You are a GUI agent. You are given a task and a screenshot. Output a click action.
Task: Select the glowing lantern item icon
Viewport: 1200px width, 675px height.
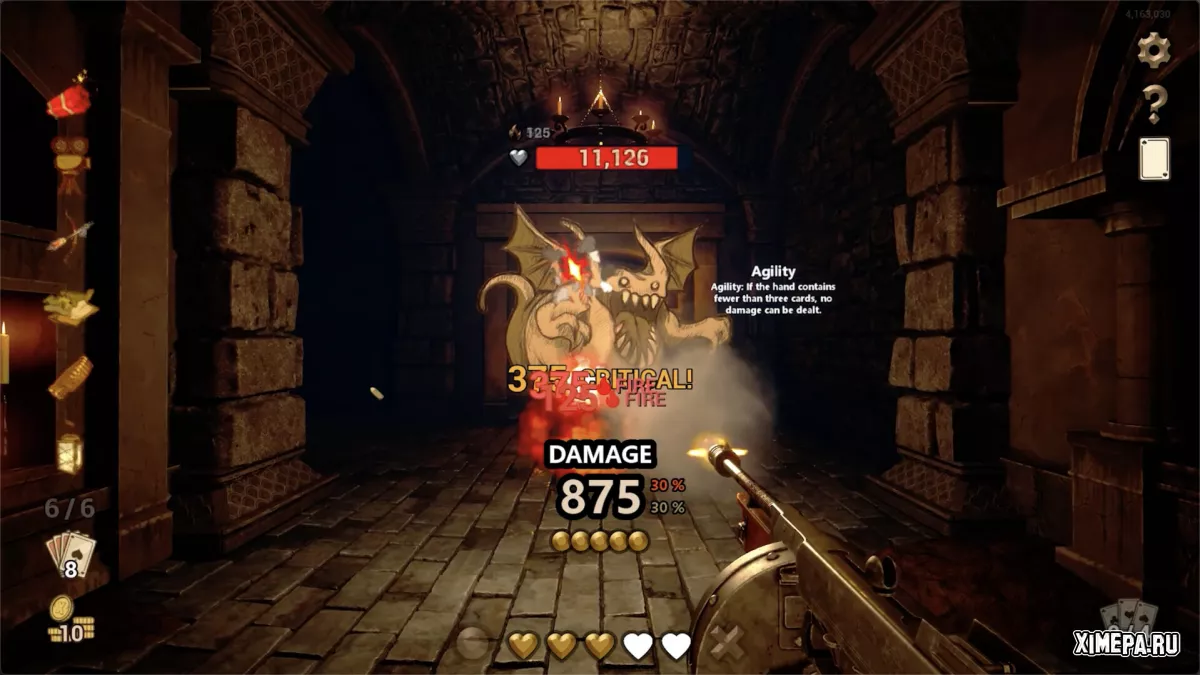pyautogui.click(x=69, y=451)
